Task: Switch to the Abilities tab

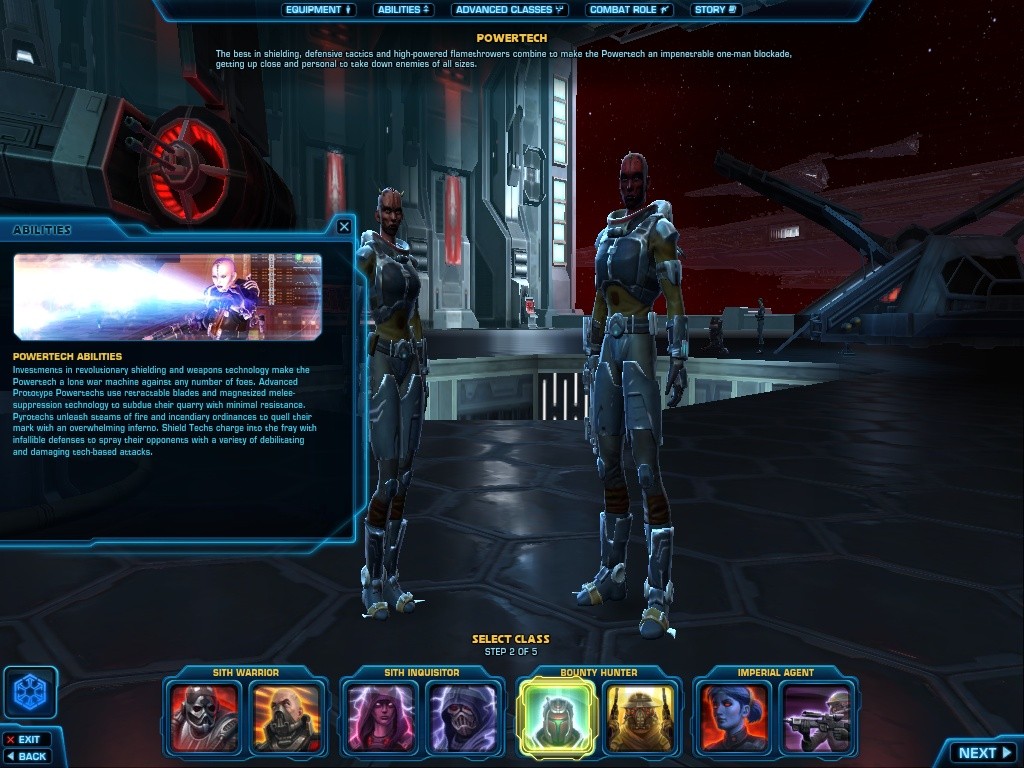Action: (403, 10)
